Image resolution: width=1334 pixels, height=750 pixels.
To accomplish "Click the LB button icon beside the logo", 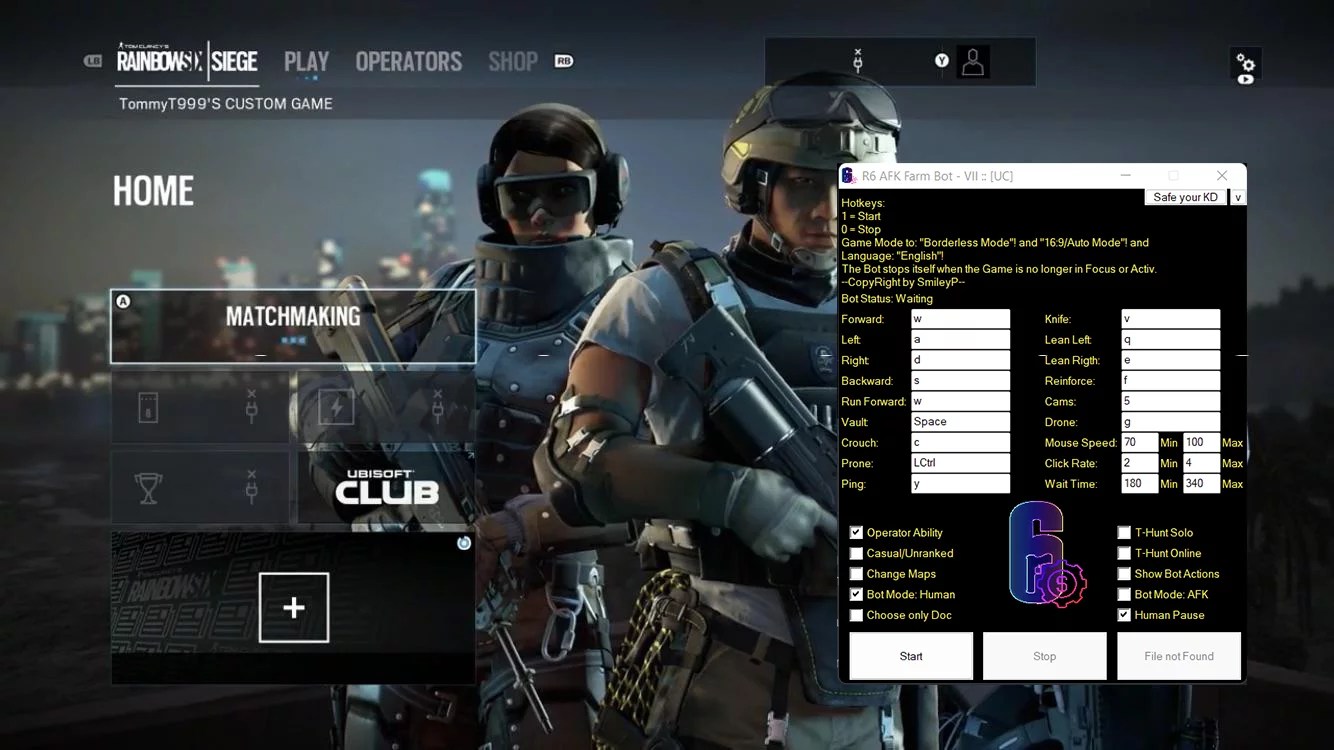I will coord(94,61).
